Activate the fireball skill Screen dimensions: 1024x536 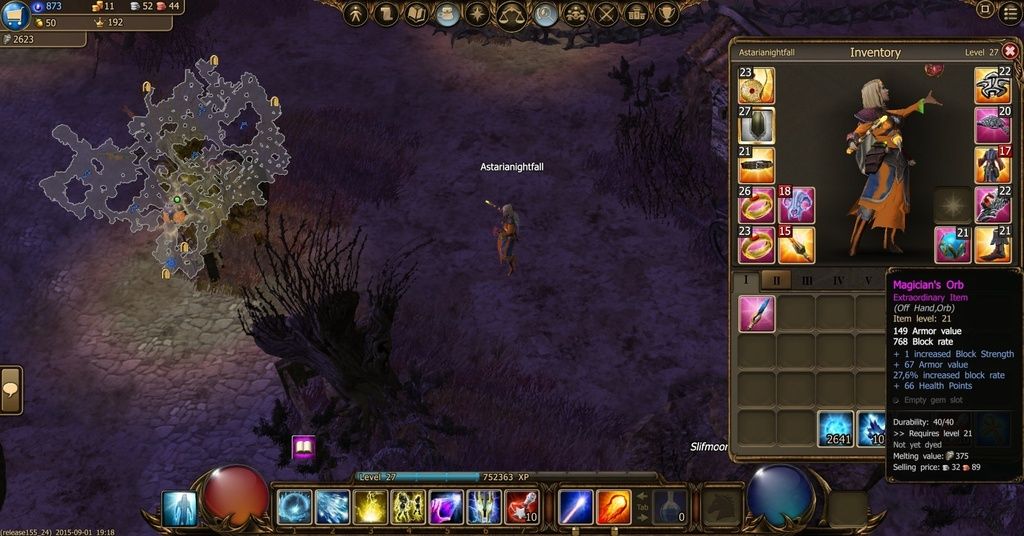coord(614,508)
